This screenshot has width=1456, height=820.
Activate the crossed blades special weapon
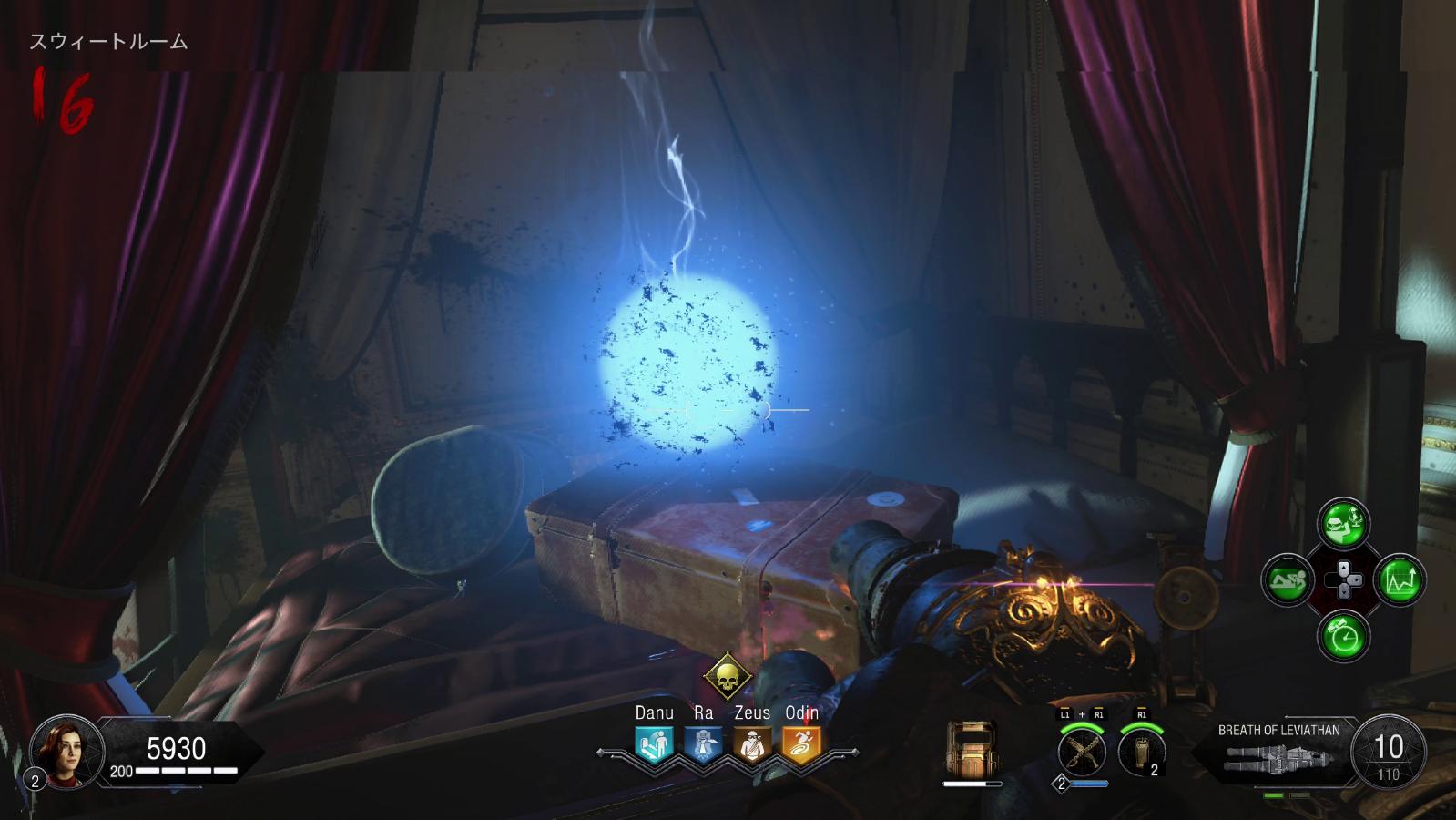tap(1082, 752)
